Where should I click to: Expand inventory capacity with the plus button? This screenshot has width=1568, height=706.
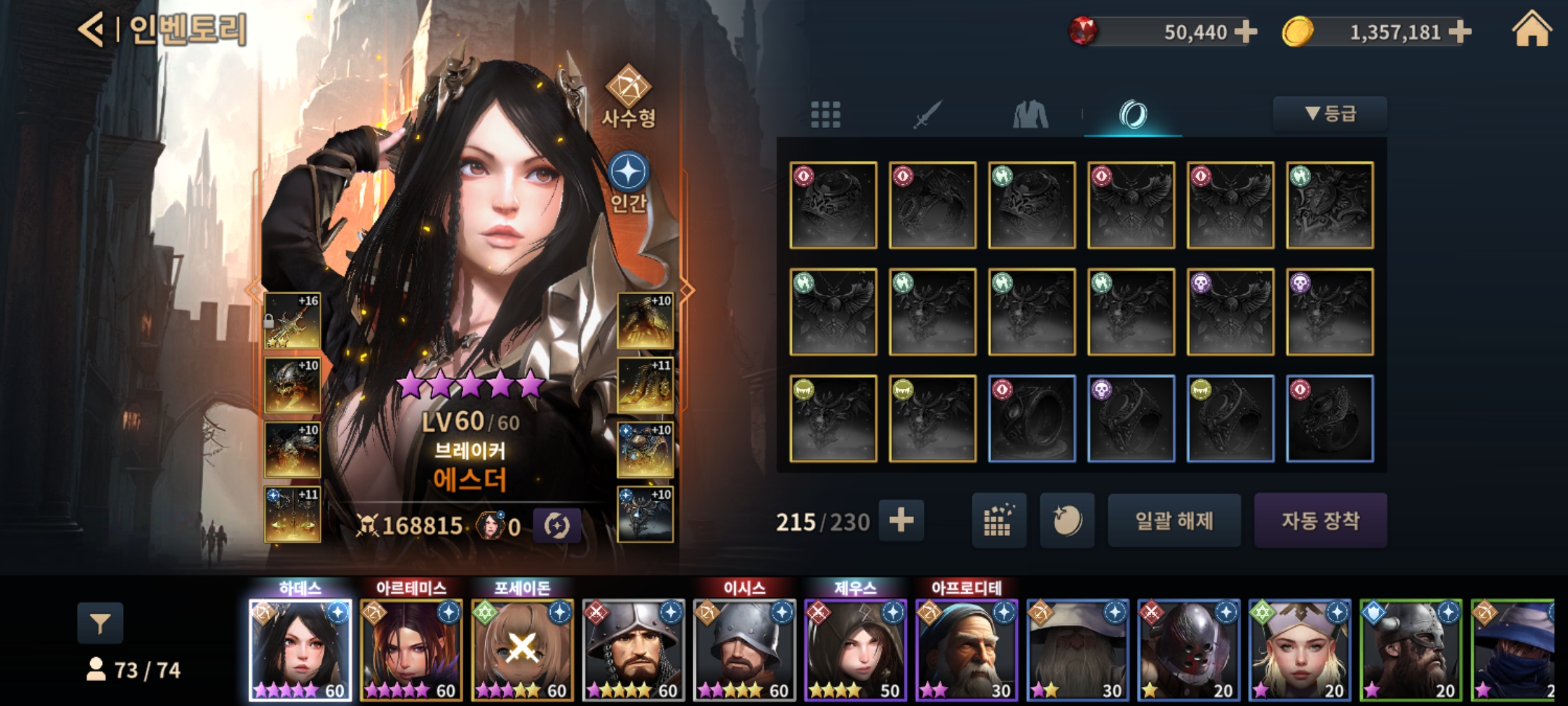[x=901, y=520]
